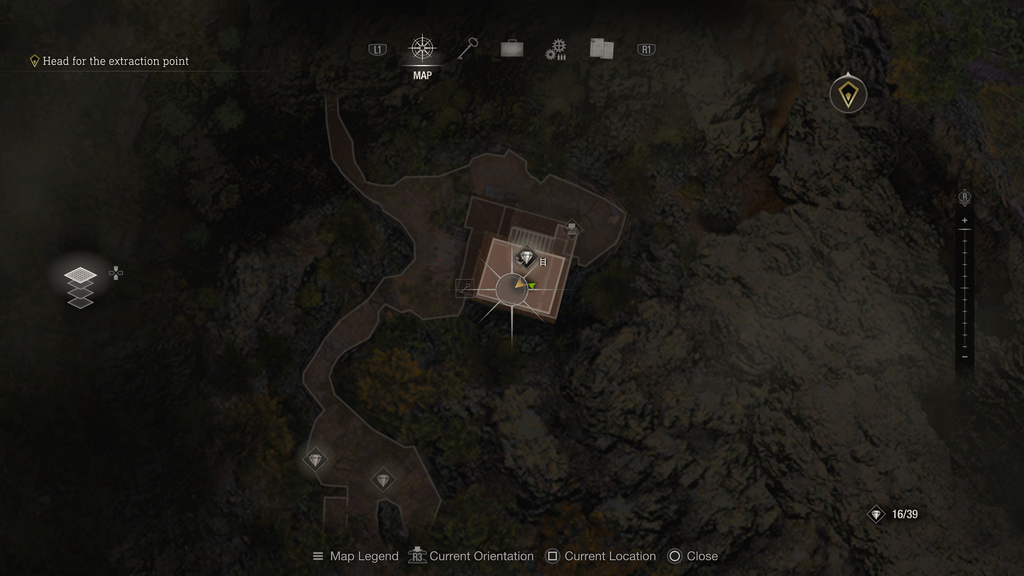Center map on Current Location
The width and height of the screenshot is (1024, 576).
pyautogui.click(x=601, y=556)
